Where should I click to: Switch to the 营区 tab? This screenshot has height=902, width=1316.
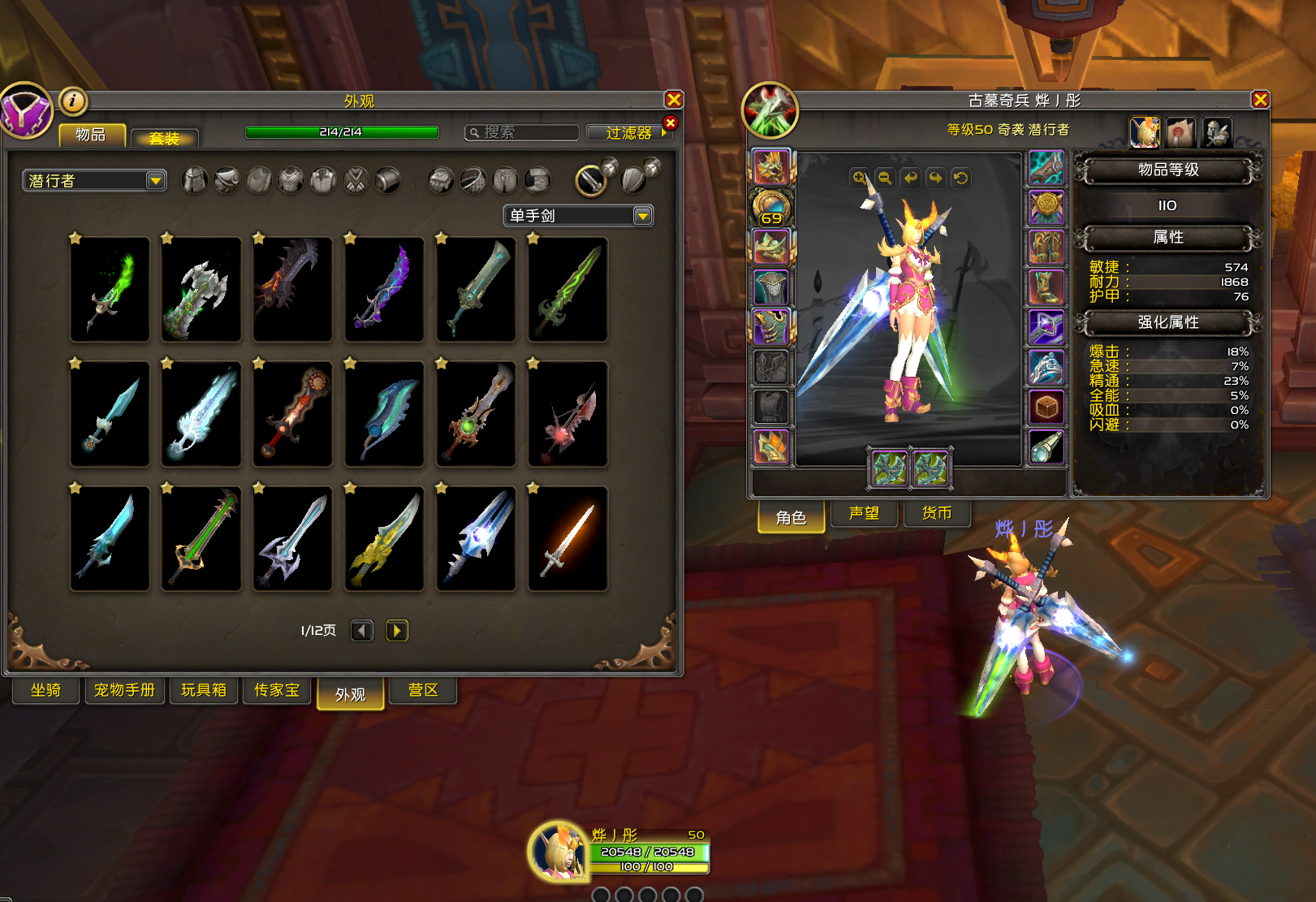[x=423, y=690]
